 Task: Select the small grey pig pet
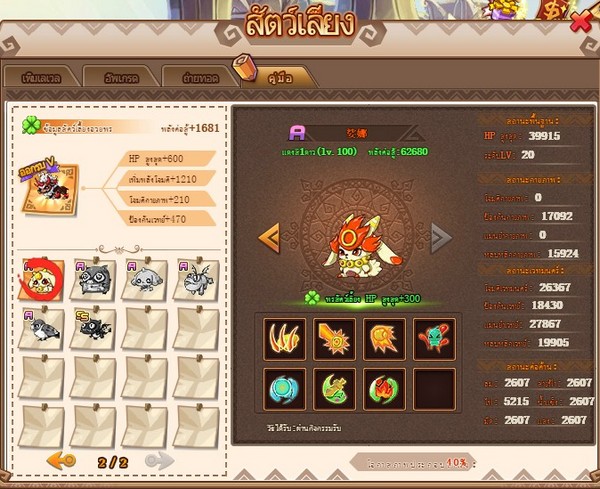(x=145, y=281)
